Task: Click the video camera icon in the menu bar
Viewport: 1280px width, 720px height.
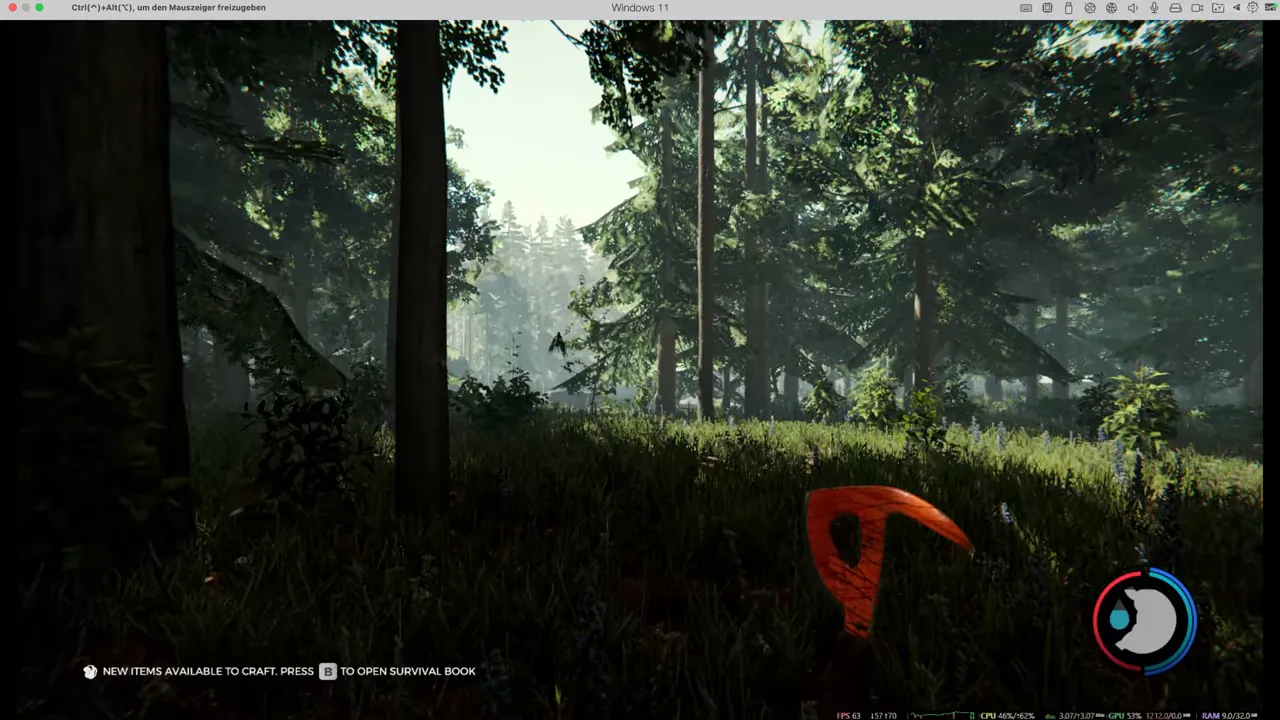Action: [1196, 8]
